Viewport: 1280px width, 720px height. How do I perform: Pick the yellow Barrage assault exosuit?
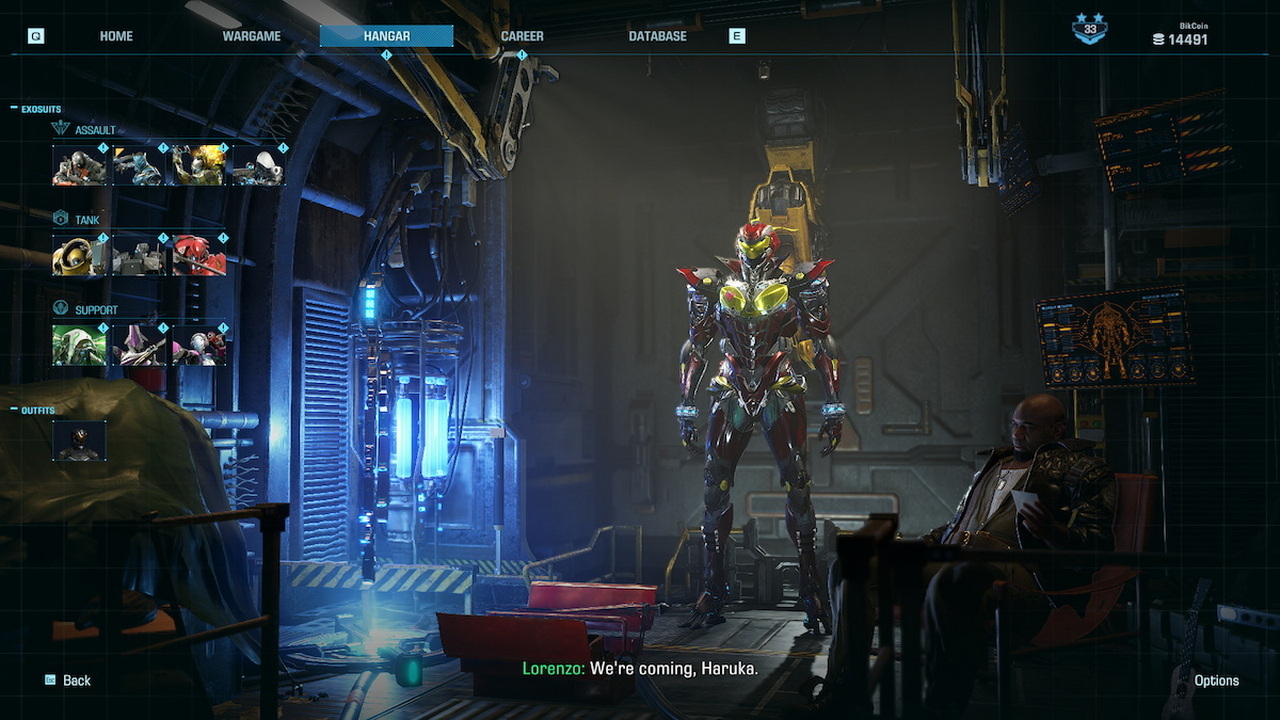[199, 166]
